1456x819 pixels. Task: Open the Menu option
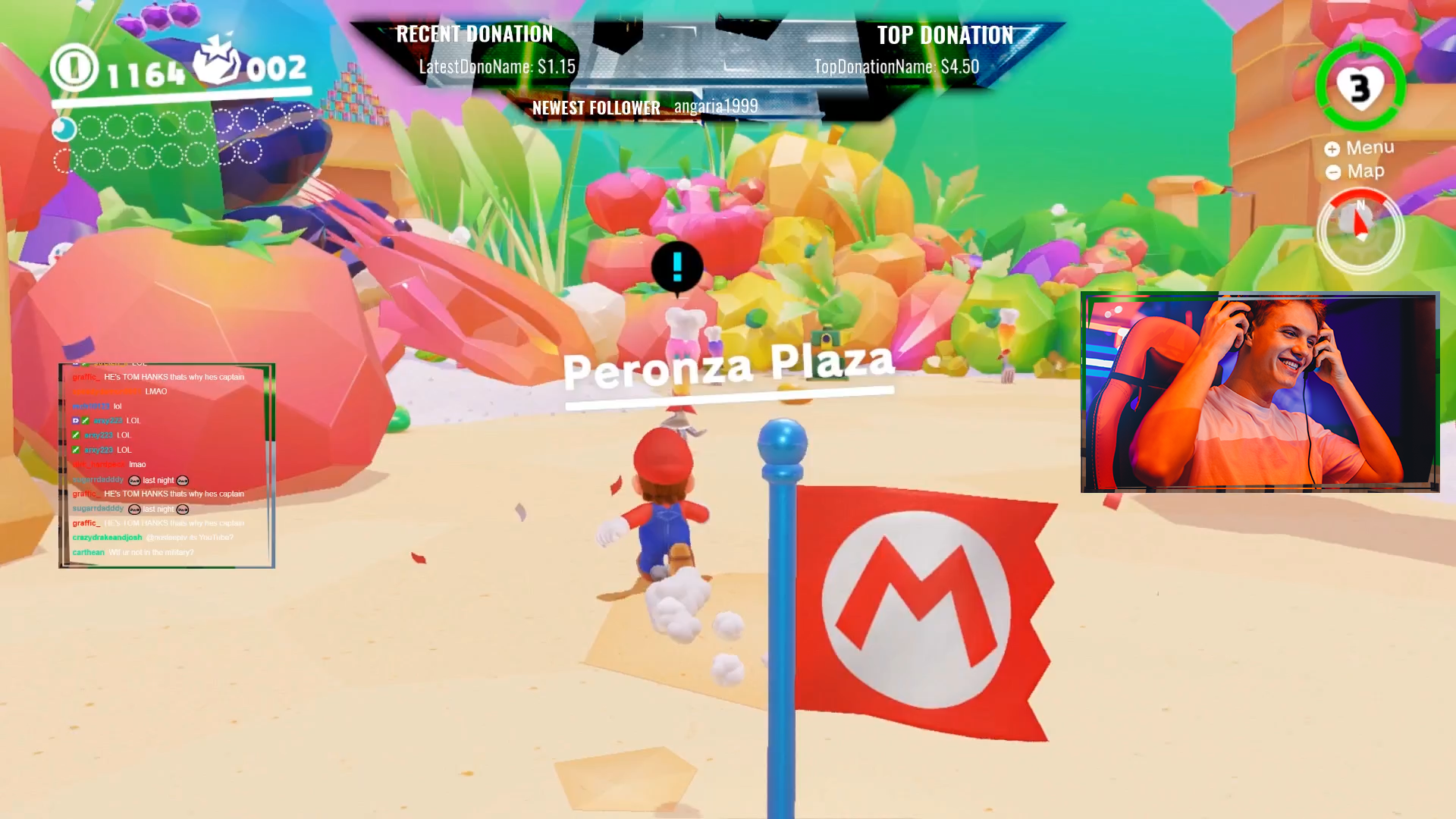point(1360,148)
